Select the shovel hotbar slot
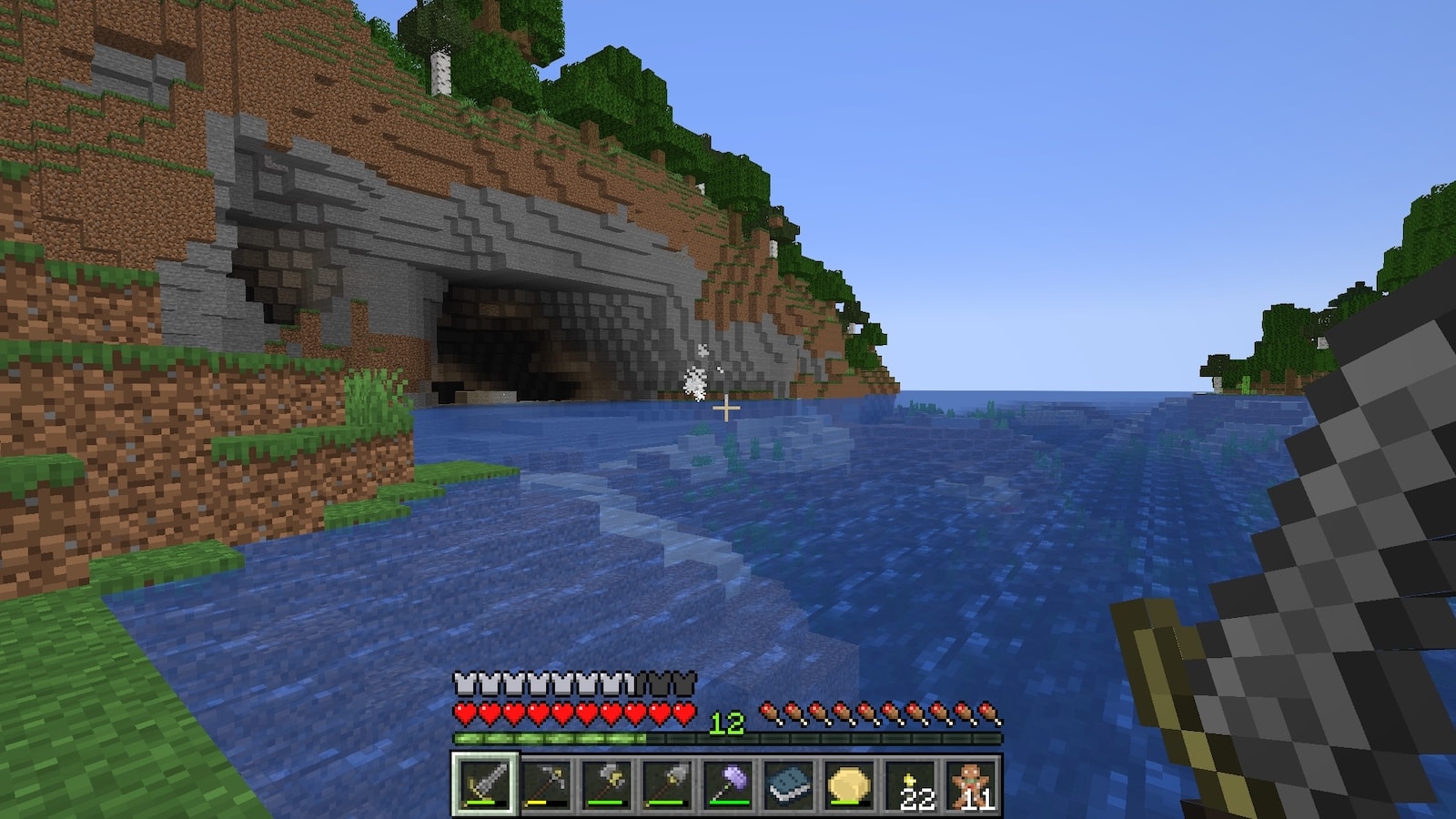This screenshot has height=819, width=1456. point(667,783)
